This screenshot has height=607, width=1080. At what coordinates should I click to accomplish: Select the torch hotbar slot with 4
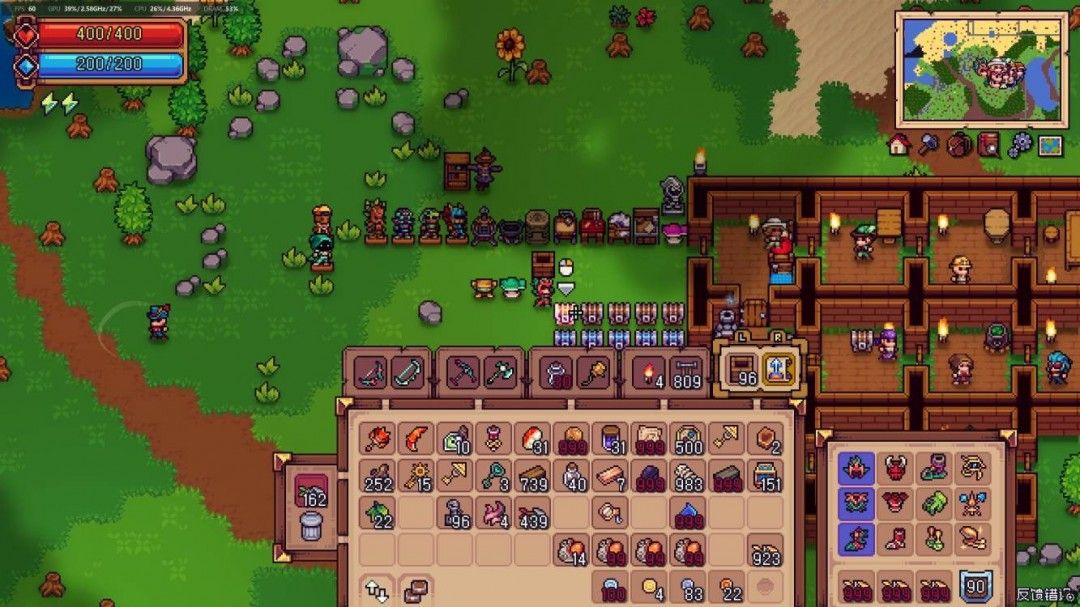click(649, 373)
